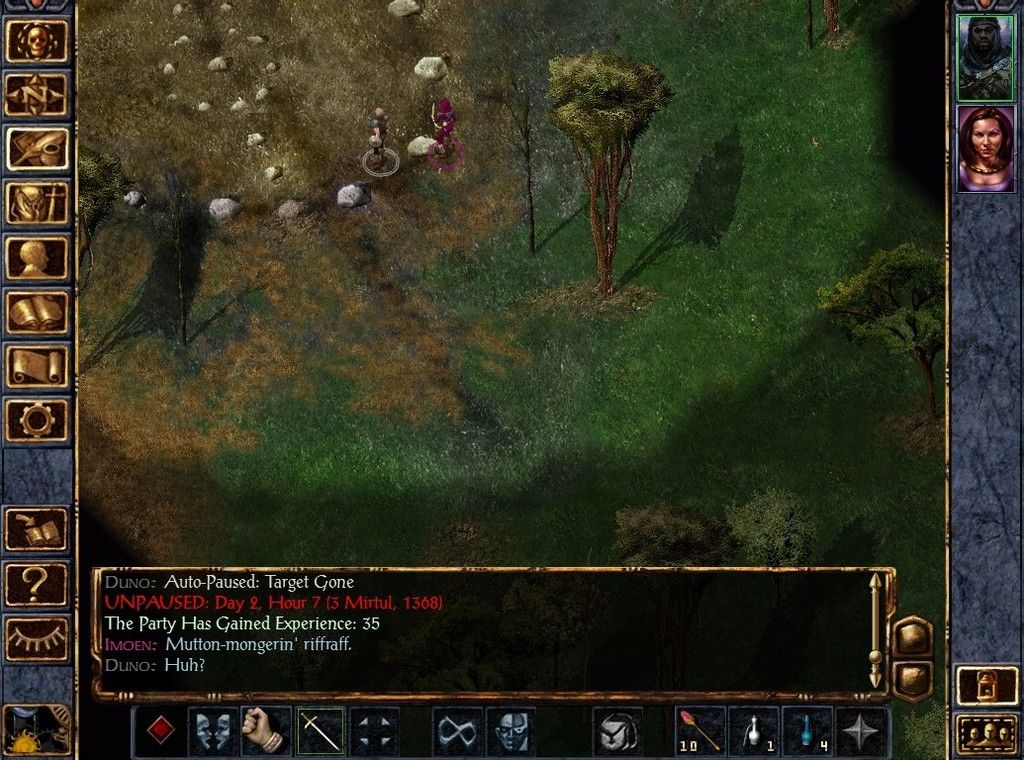Open the journal quill-and-inkwell button

point(38,149)
